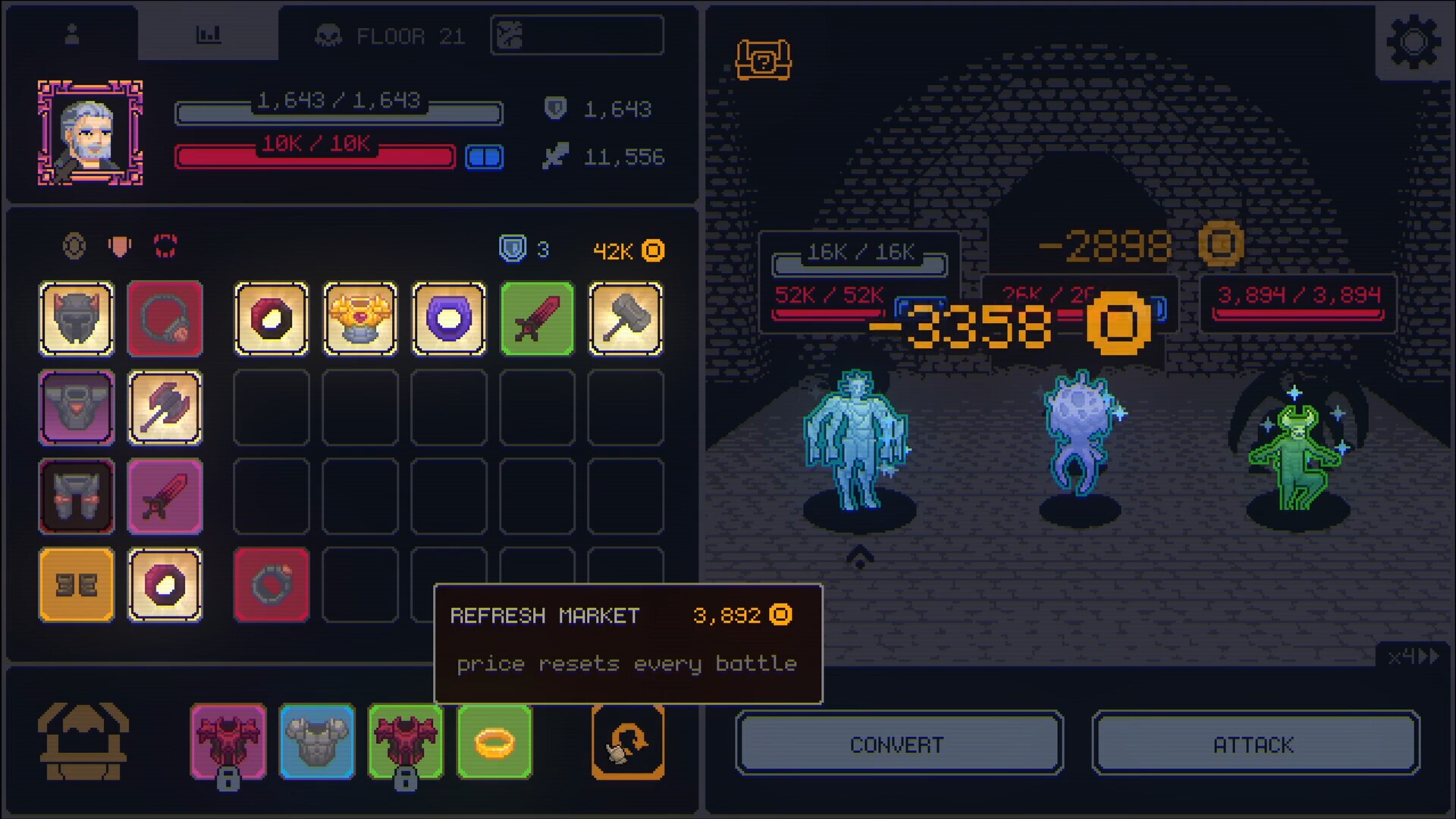Click the purple ring item

[448, 318]
